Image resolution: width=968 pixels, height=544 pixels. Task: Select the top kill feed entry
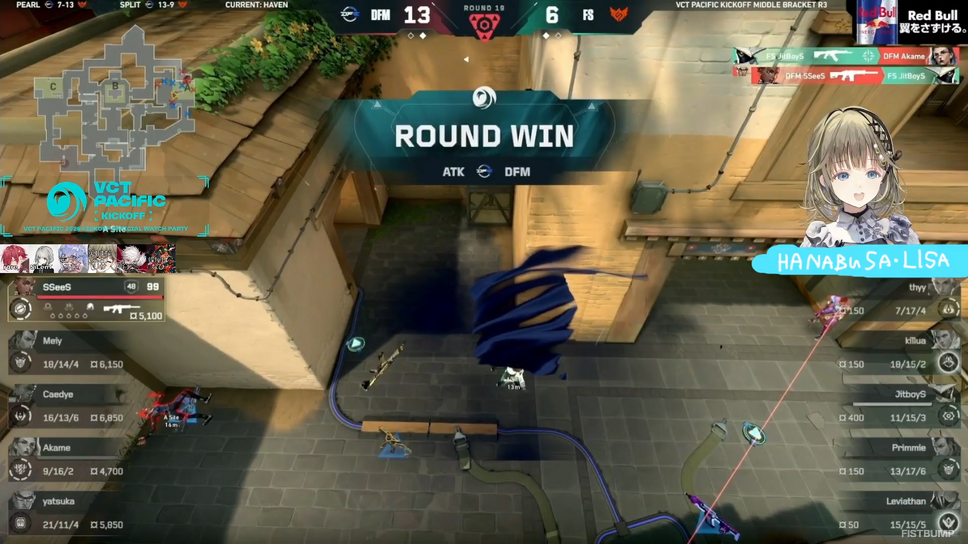coord(846,57)
